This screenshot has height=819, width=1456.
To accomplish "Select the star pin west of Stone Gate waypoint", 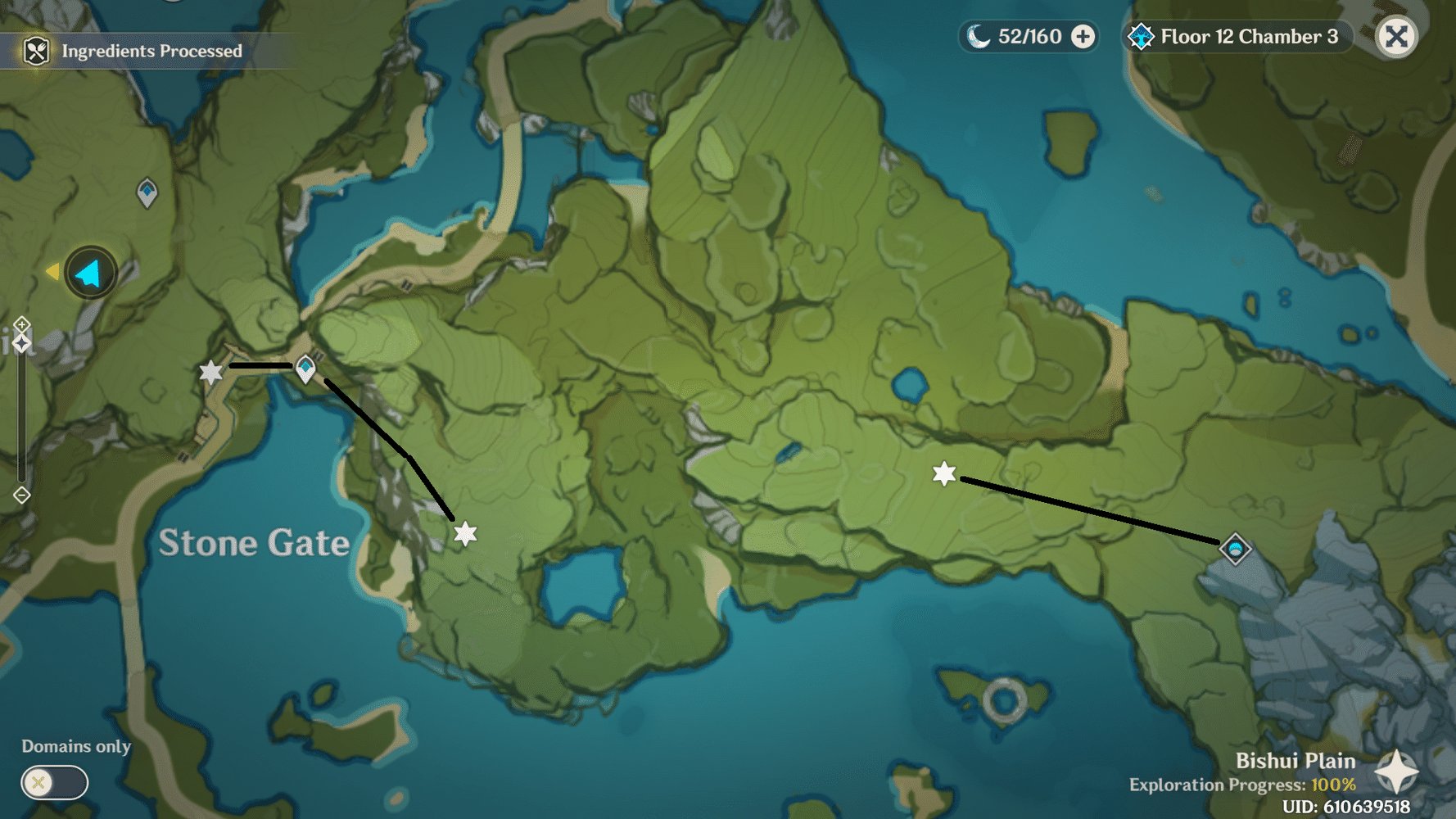I will (211, 372).
